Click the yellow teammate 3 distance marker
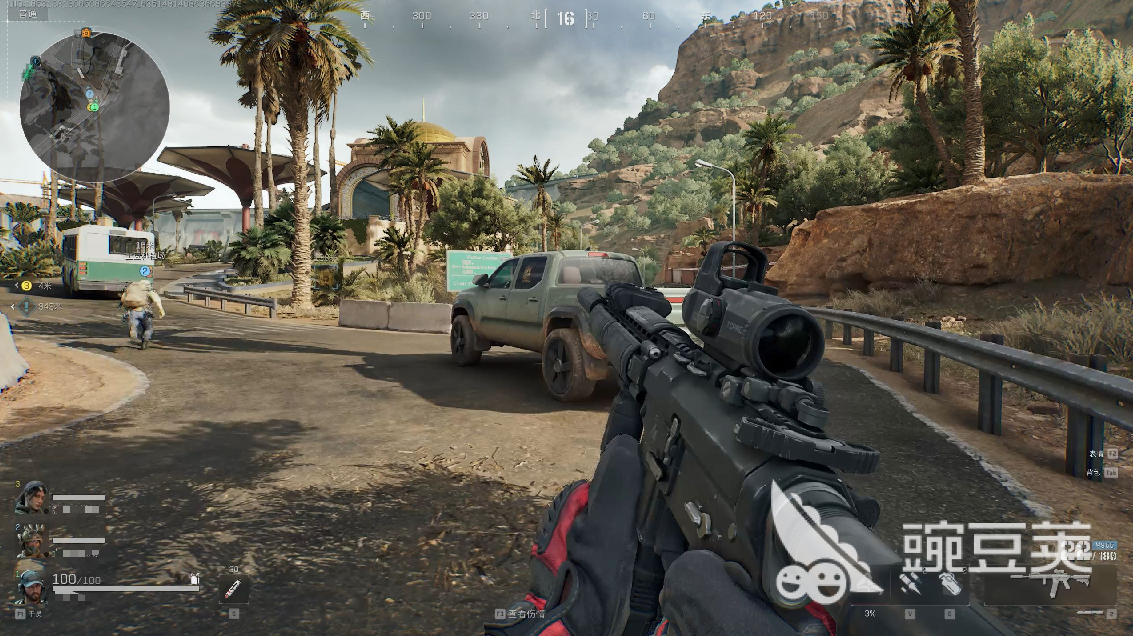Viewport: 1133px width, 636px height. click(27, 286)
